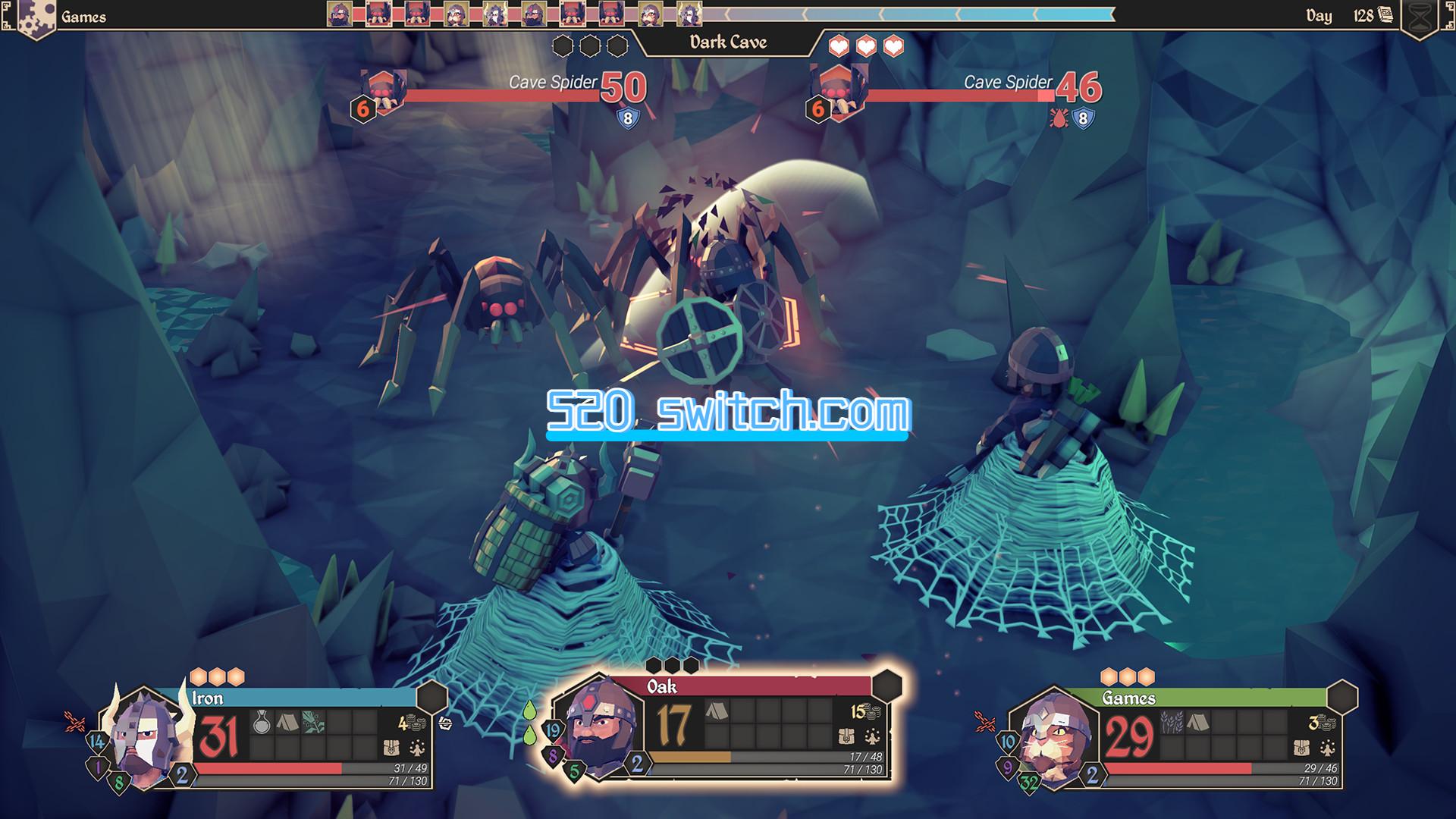Click the first portrait in the turn order
The height and width of the screenshot is (819, 1456).
coord(339,14)
